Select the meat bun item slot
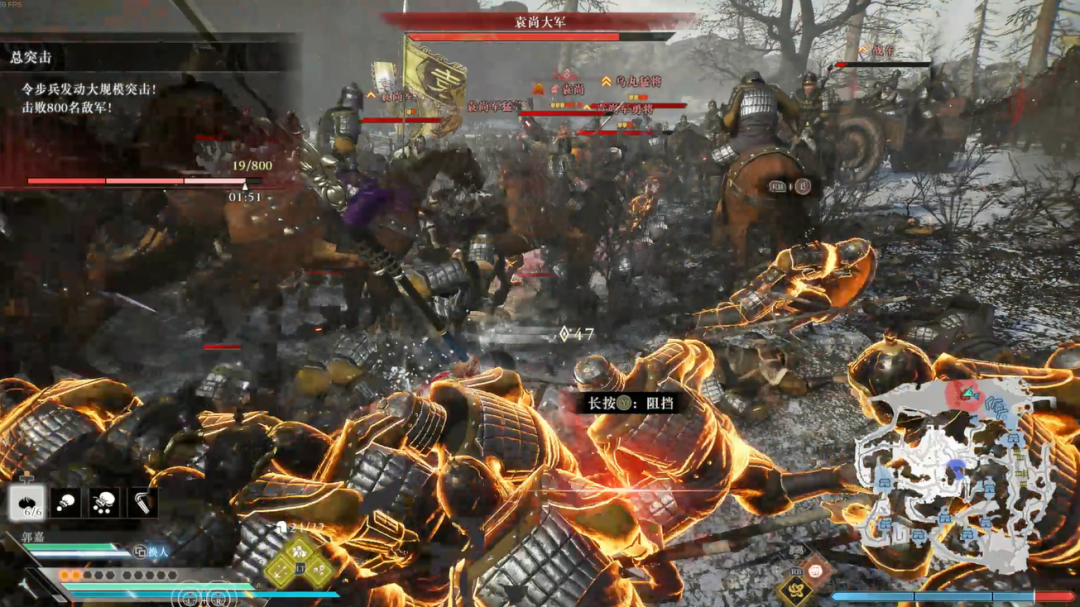 (27, 502)
